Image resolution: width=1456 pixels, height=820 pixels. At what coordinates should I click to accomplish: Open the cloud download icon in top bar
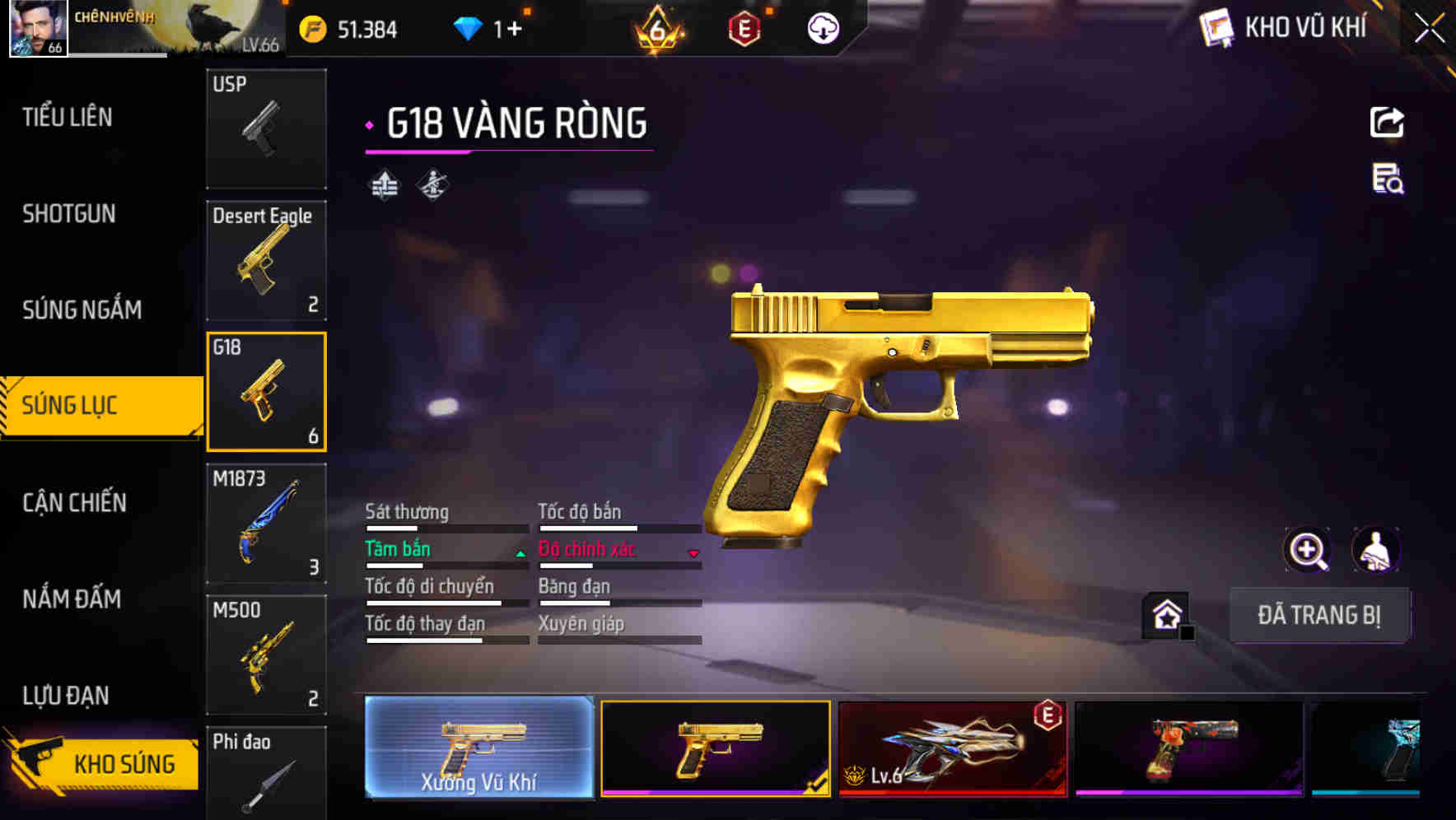[822, 30]
